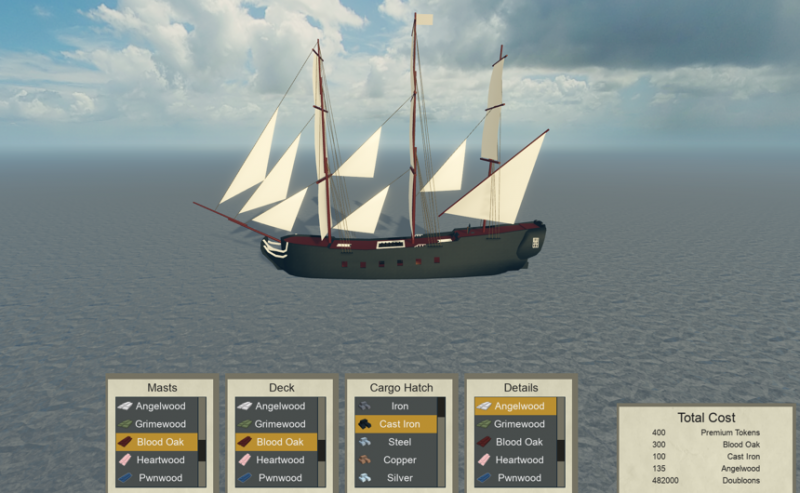The height and width of the screenshot is (493, 800).
Task: Choose Grimewood for Details
Action: (515, 424)
